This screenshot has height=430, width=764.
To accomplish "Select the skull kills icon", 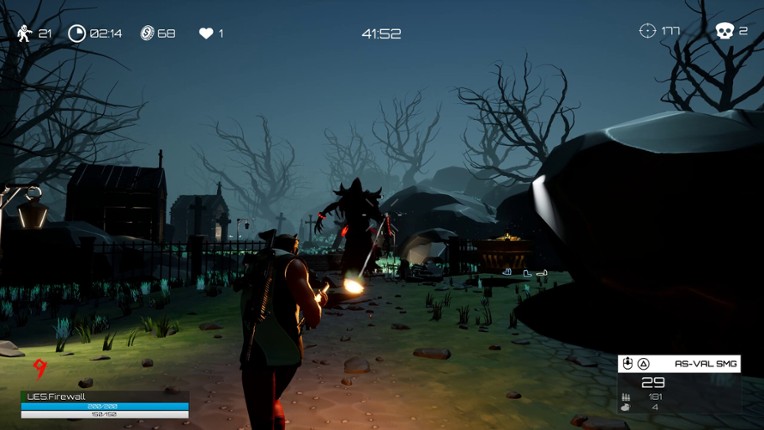I will (724, 31).
